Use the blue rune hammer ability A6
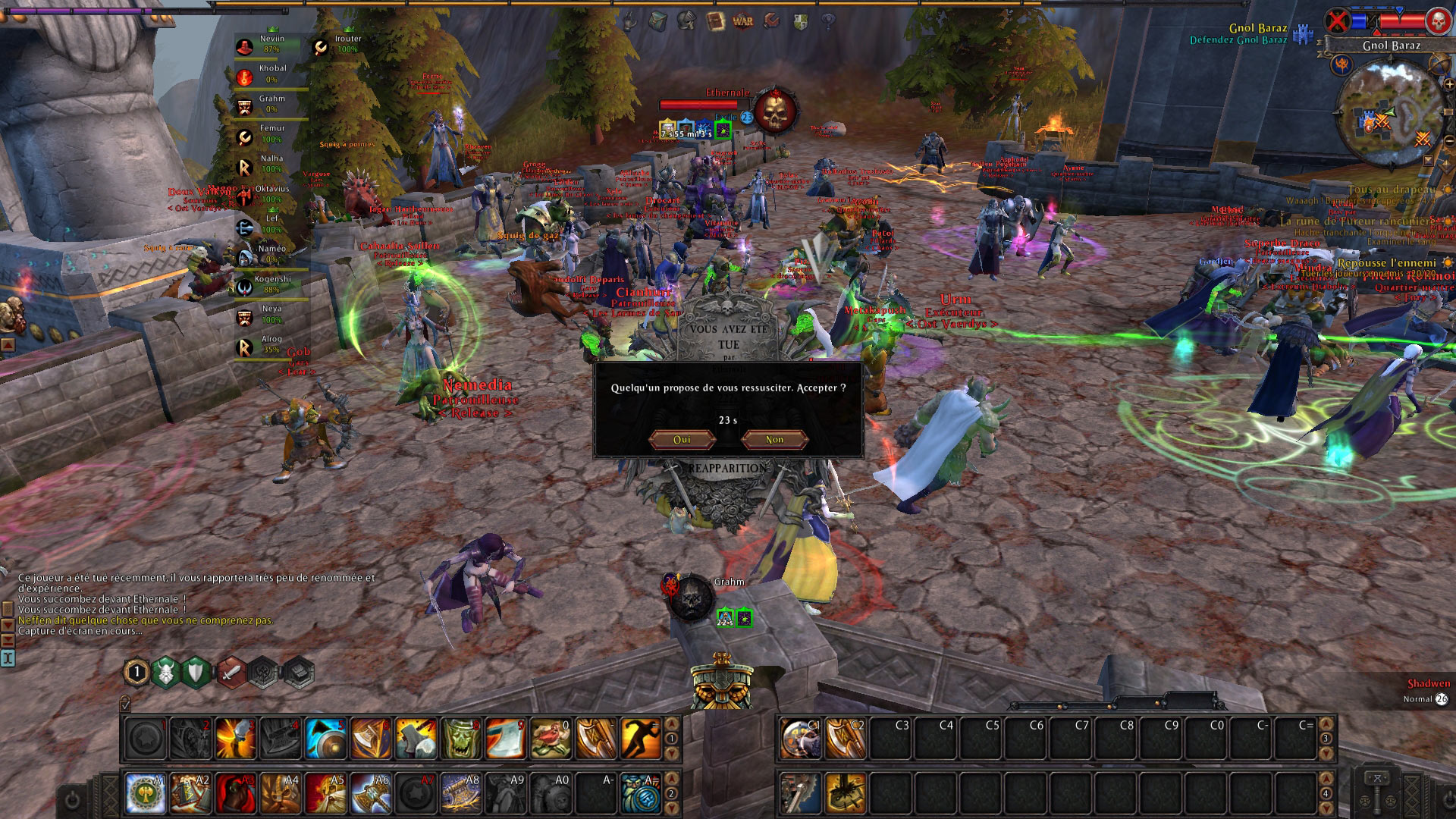This screenshot has width=1456, height=819. [x=372, y=793]
